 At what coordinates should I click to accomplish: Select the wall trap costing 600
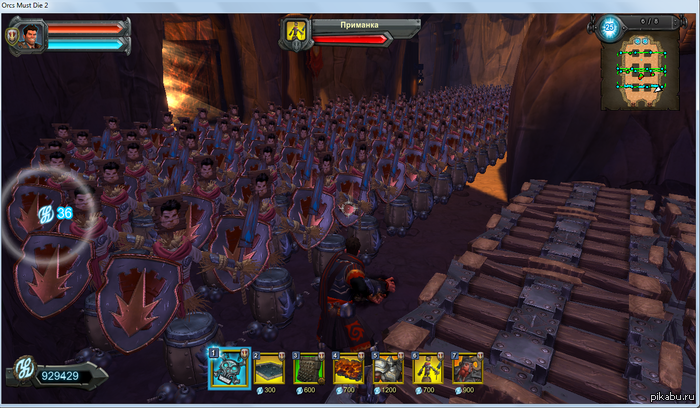click(x=311, y=370)
